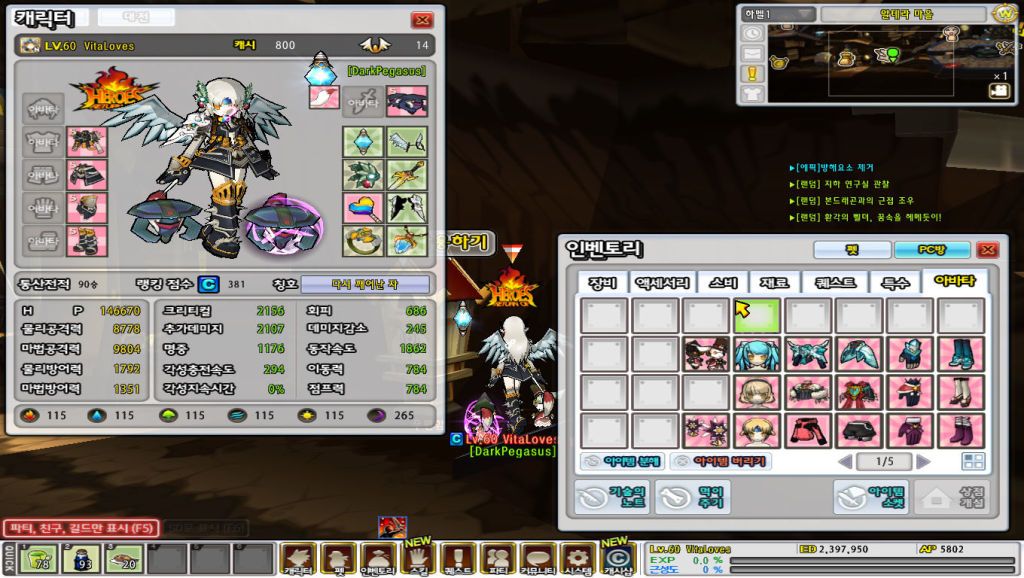
Task: Select the 소비 inventory tab
Action: (722, 283)
